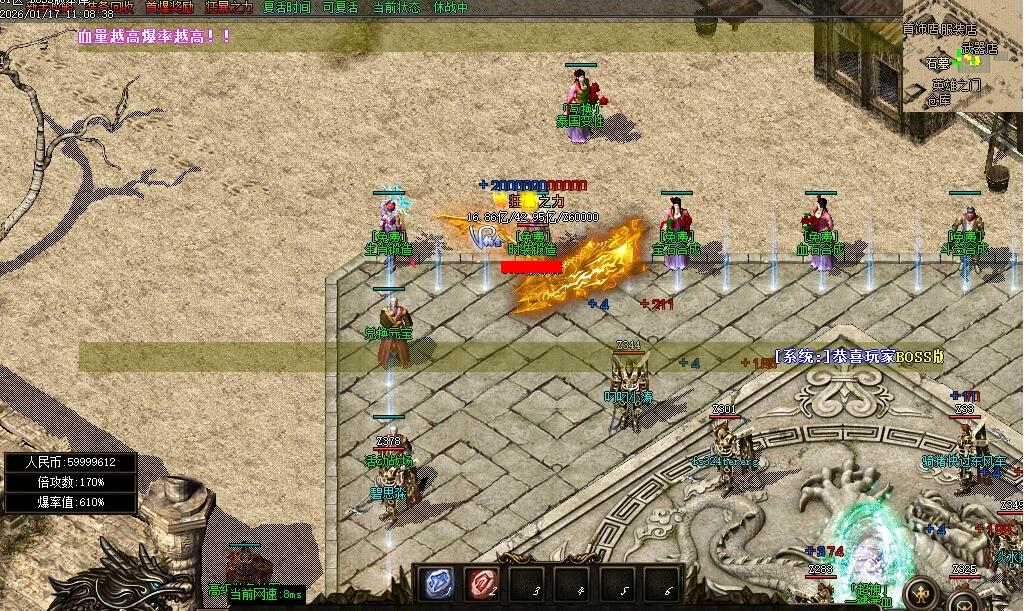Open the 首爆奖励 reward link
Screen dimensions: 1029x611
point(169,7)
